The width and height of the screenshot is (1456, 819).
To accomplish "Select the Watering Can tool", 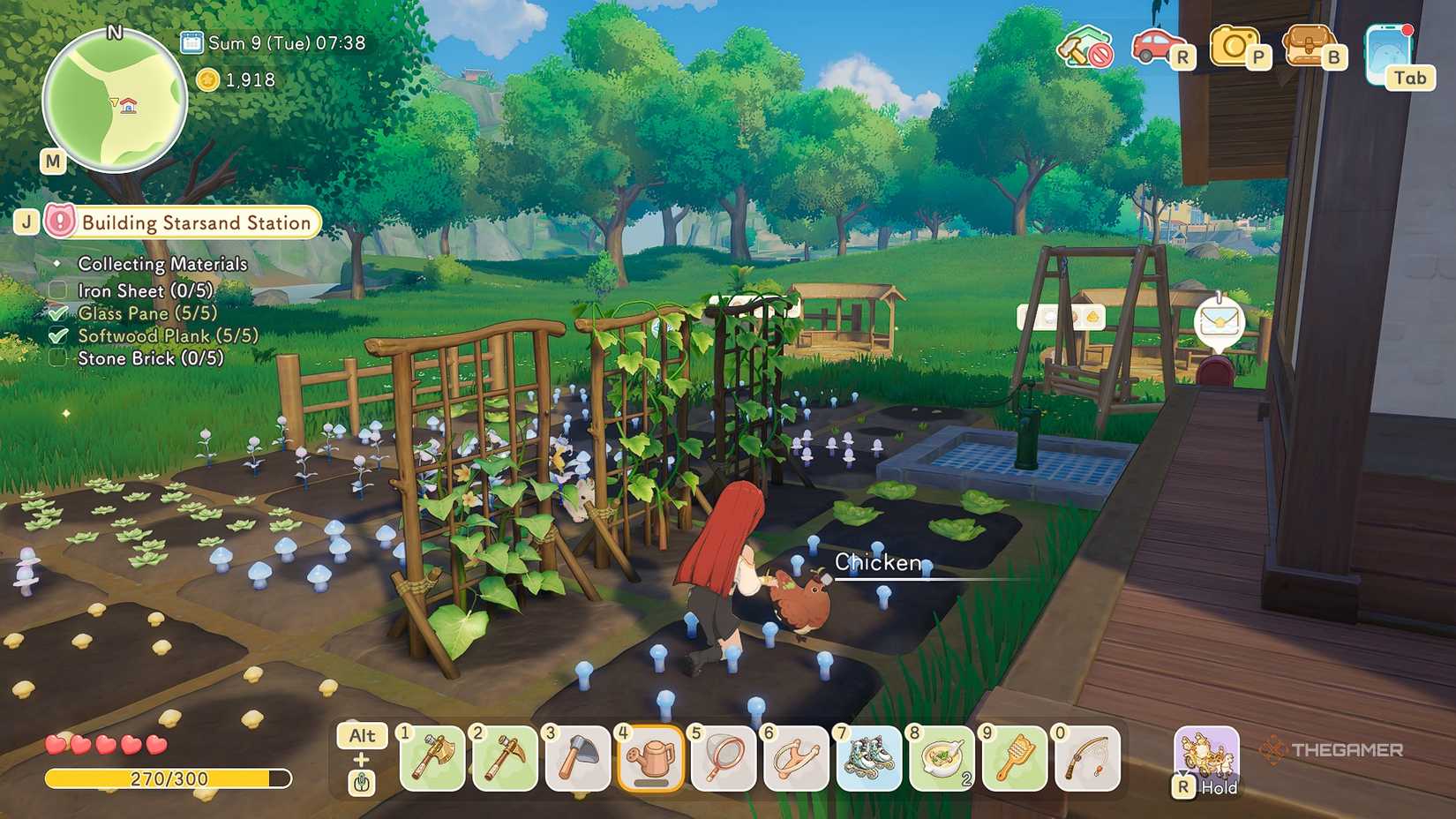I will [651, 759].
